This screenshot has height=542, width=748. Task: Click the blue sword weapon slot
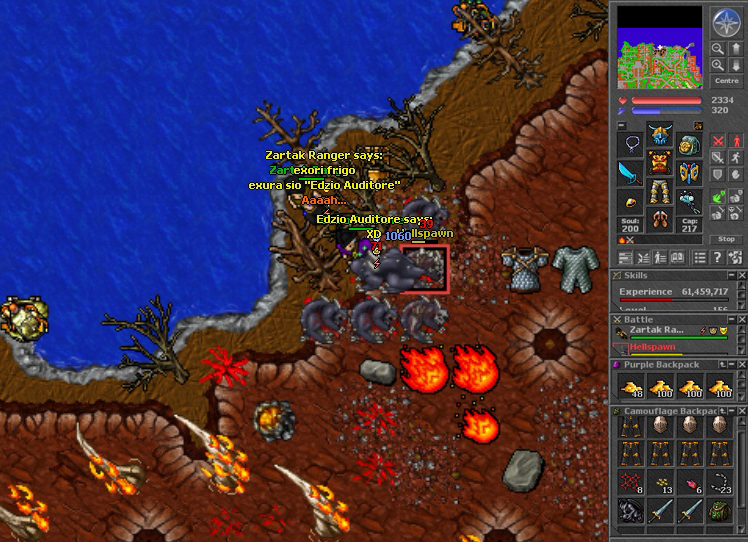click(x=630, y=174)
